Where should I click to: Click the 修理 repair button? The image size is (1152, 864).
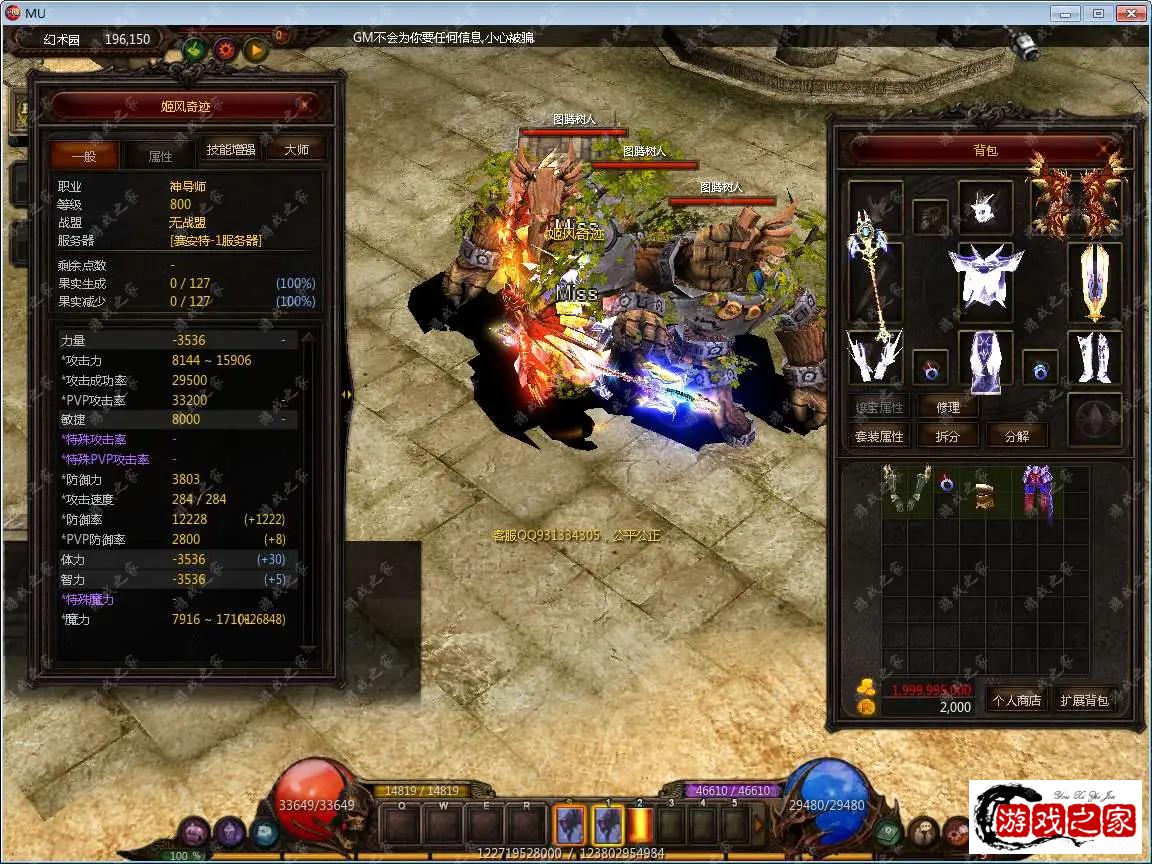pyautogui.click(x=948, y=407)
